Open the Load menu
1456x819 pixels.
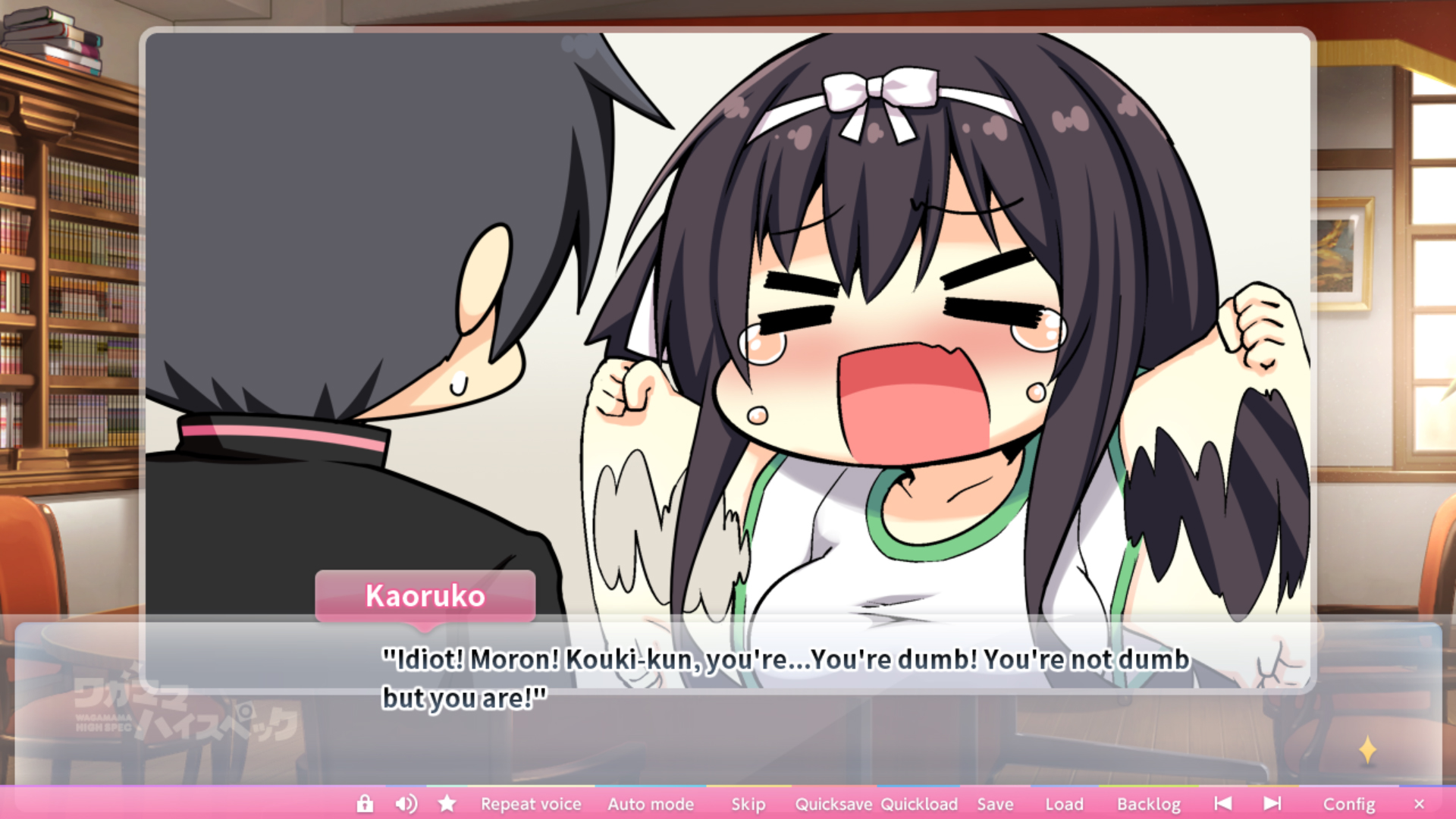(1064, 804)
